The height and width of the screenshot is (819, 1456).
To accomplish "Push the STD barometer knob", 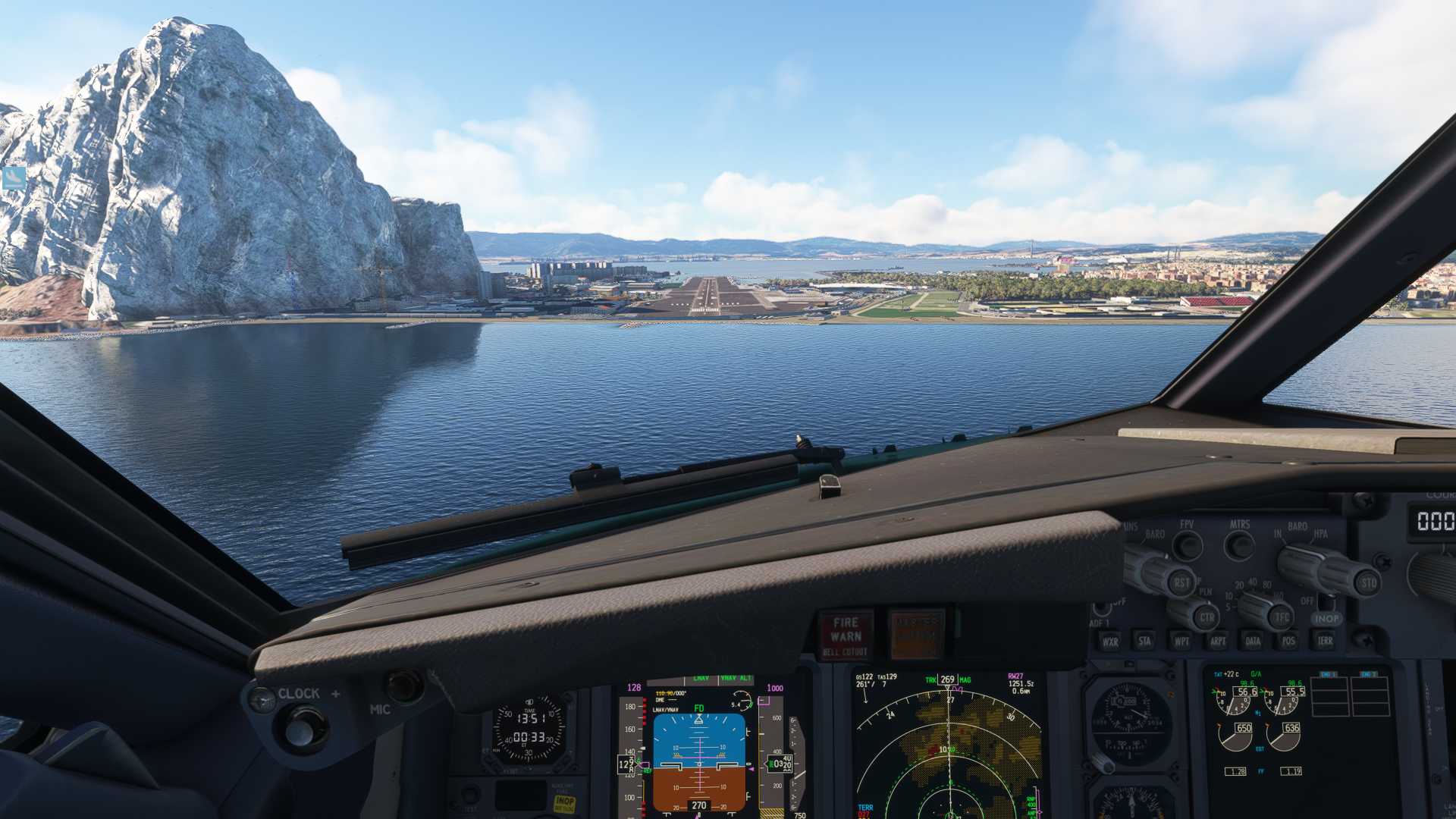I will coord(1369,582).
